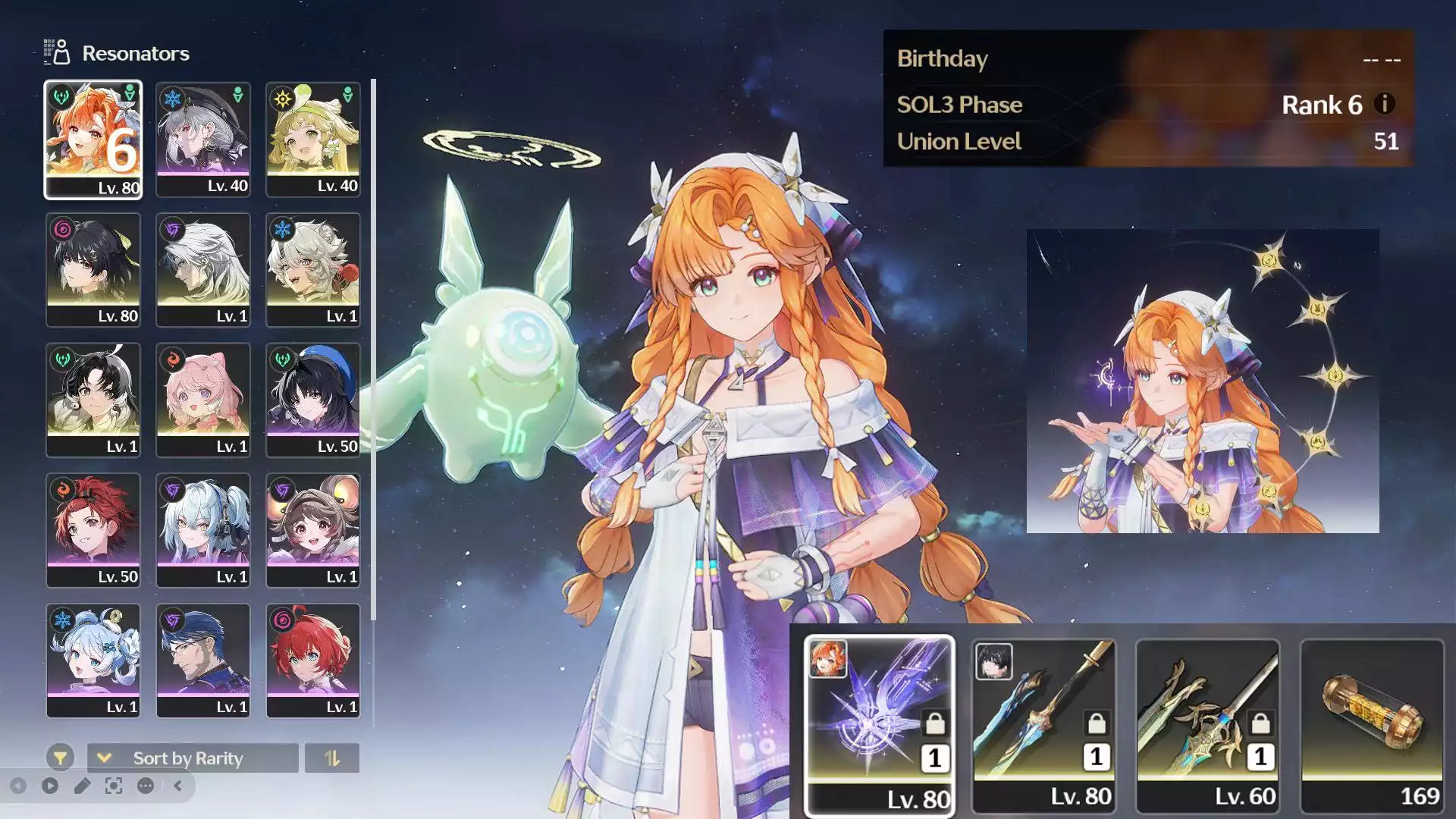The image size is (1456, 819).
Task: Select the red ponytail Lv. 50 resonator
Action: [93, 531]
